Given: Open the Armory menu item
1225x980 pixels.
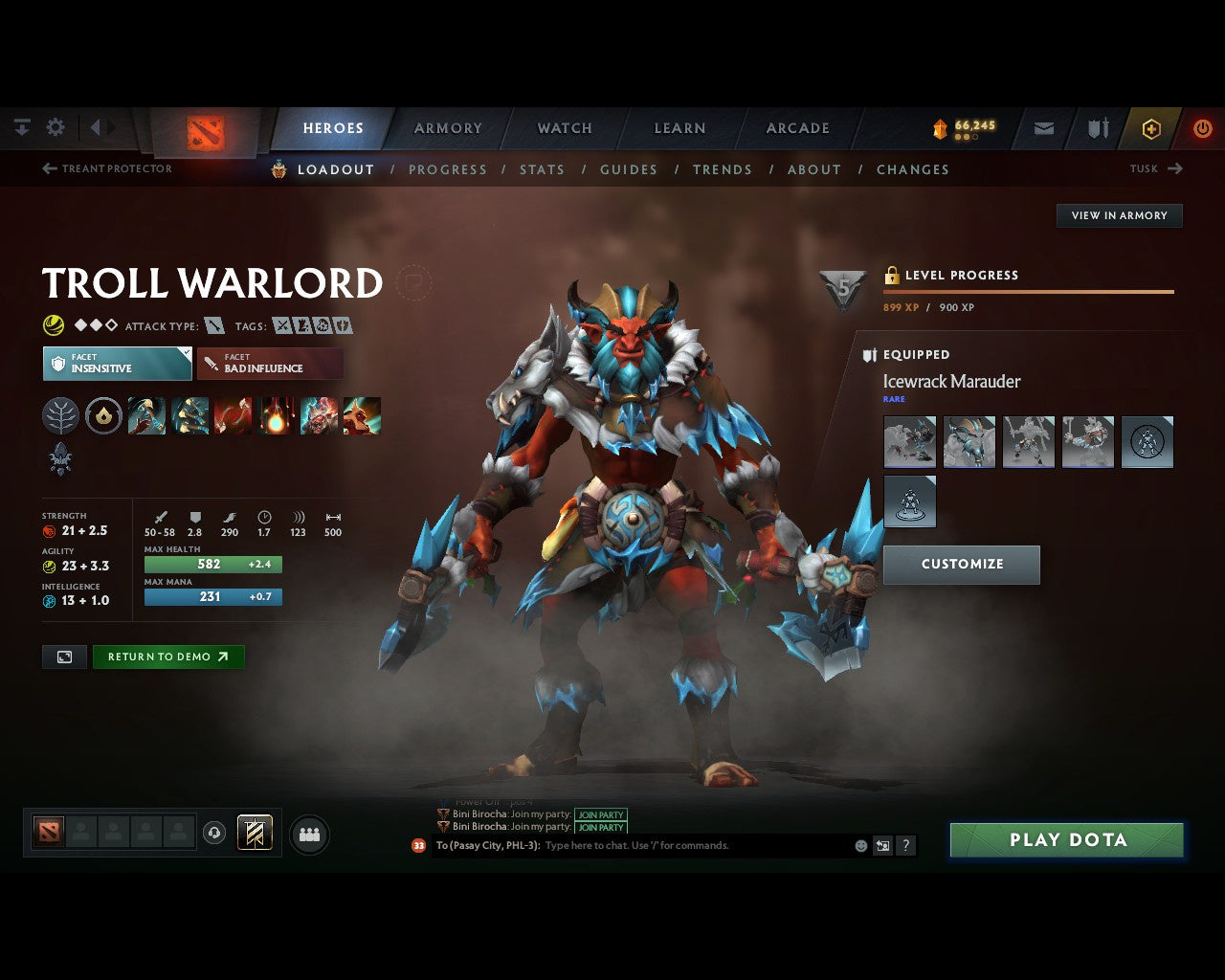Looking at the screenshot, I should tap(447, 127).
